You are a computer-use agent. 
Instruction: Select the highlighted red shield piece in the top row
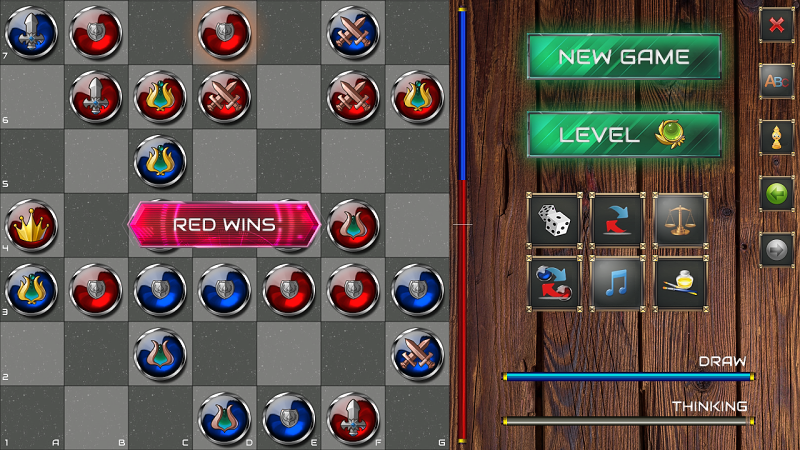[x=224, y=32]
